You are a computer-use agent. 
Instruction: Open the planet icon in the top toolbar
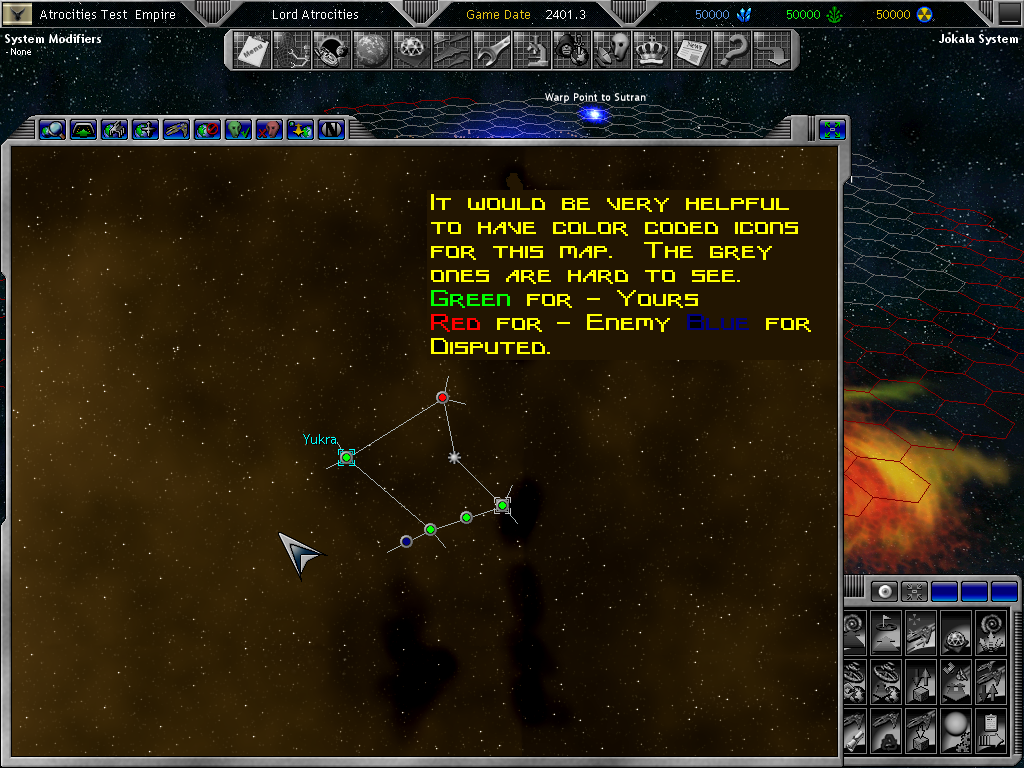371,50
